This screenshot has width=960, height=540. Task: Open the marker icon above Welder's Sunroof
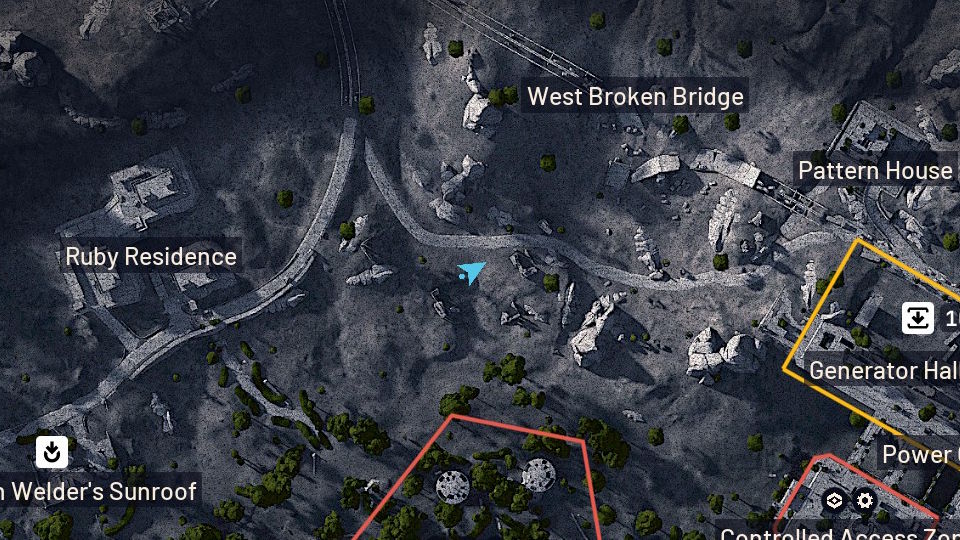(52, 452)
